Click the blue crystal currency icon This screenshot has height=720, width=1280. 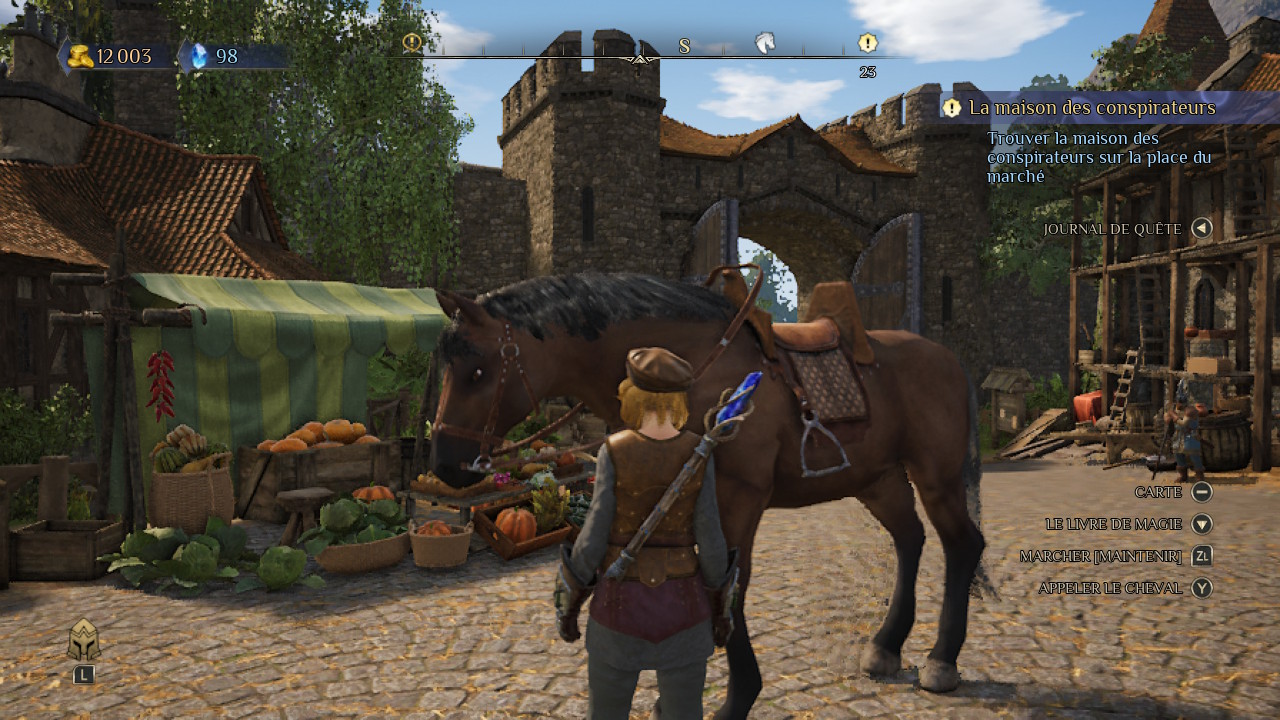[x=198, y=56]
